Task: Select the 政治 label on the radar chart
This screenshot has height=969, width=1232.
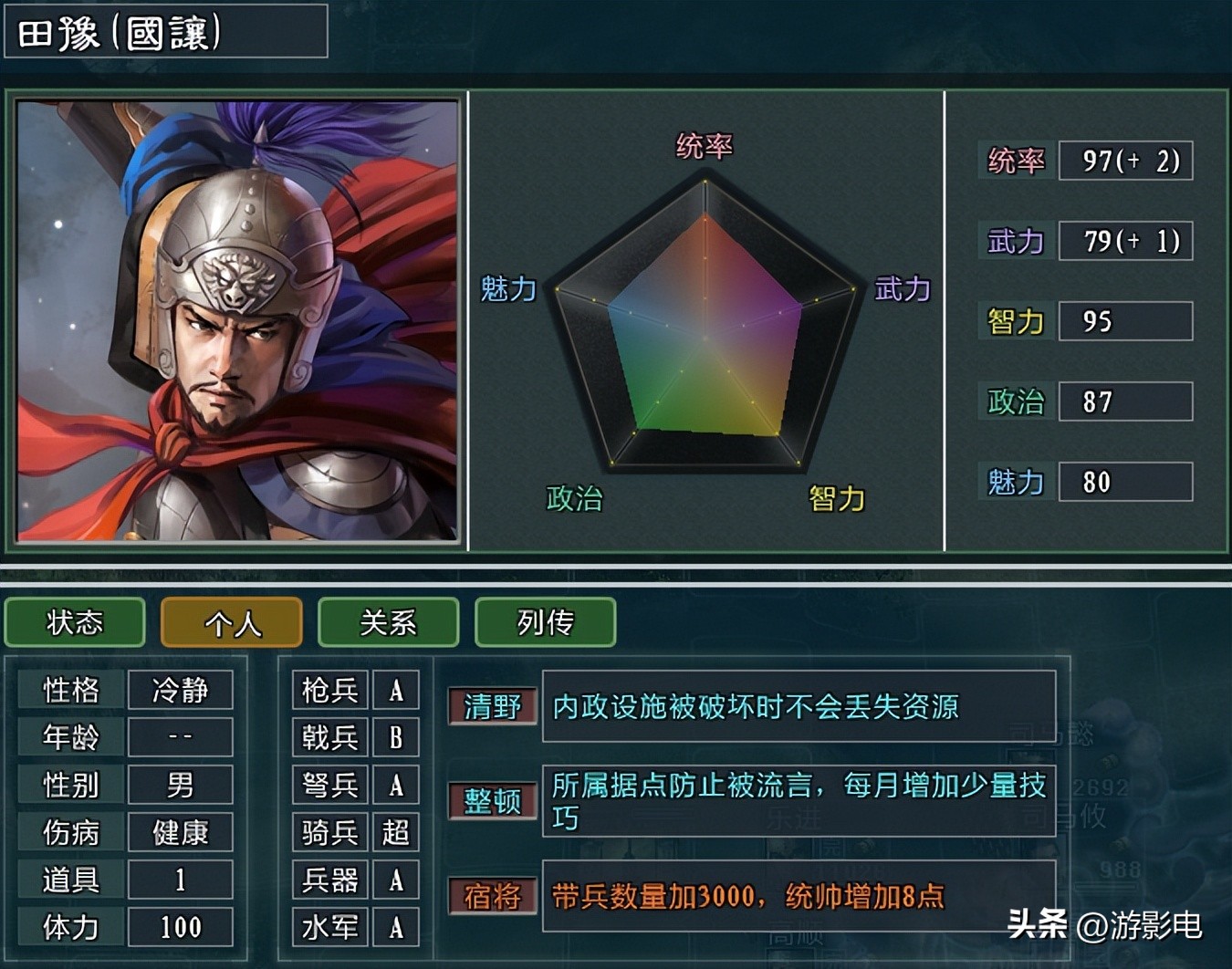Action: coord(575,499)
